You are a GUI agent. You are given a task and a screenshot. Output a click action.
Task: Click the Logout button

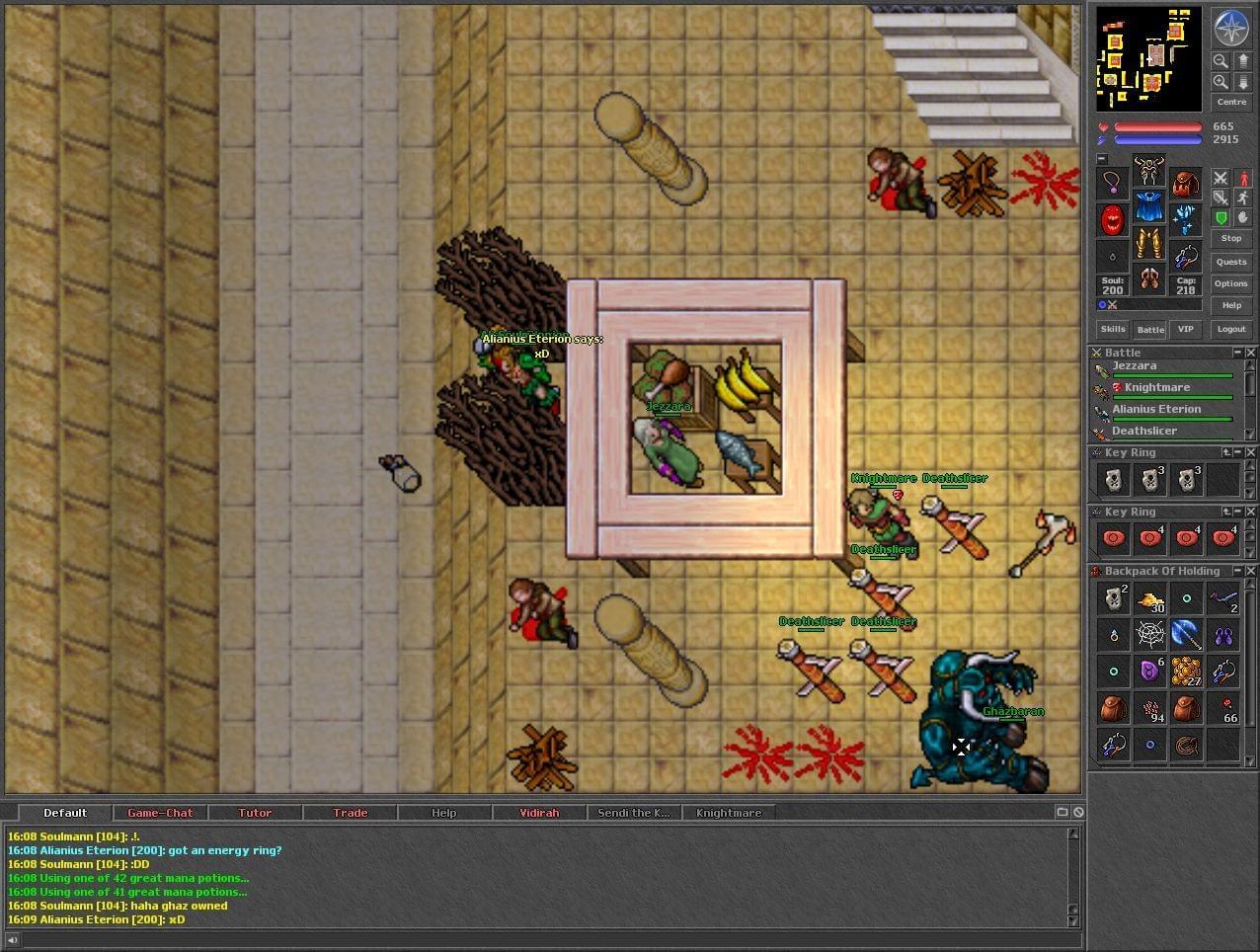[x=1230, y=329]
